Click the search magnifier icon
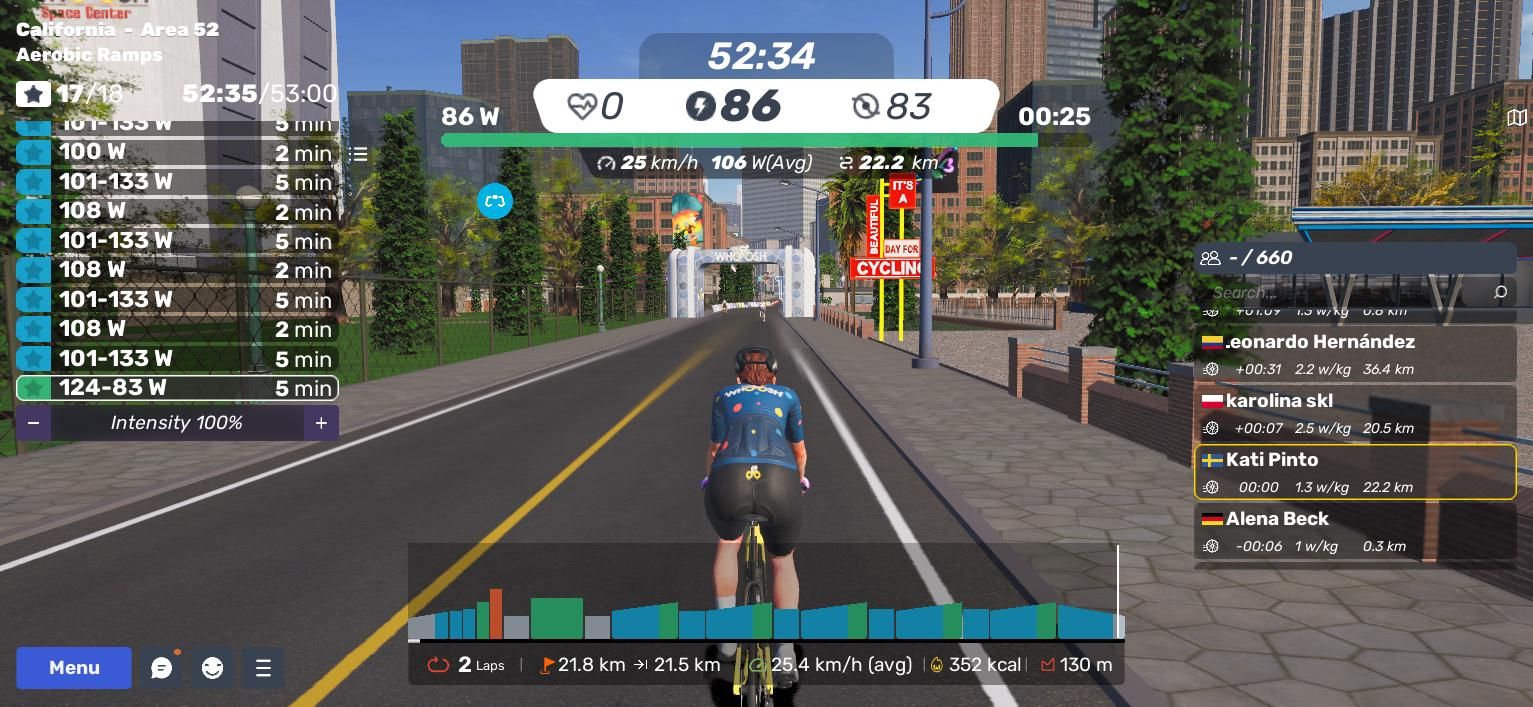Screen dimensions: 1533x707 [x=1500, y=292]
